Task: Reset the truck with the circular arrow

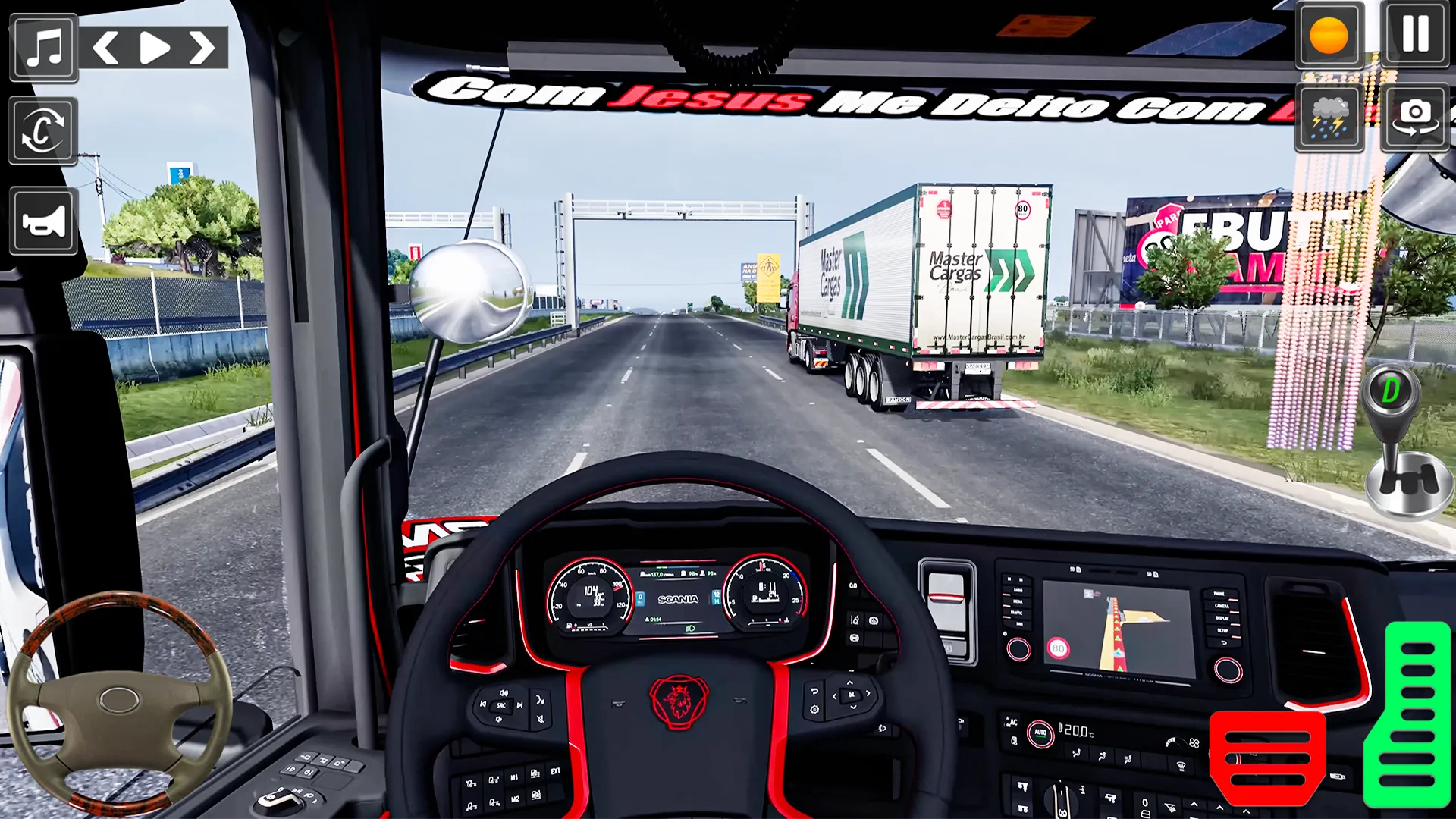Action: [42, 130]
